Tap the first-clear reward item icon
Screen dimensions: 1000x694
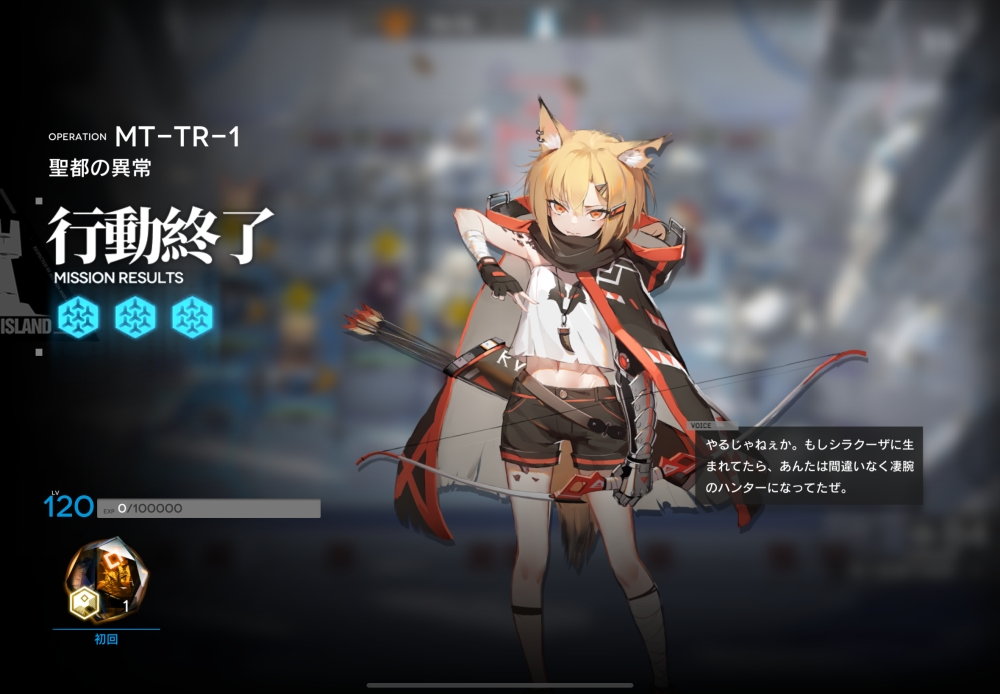click(105, 579)
